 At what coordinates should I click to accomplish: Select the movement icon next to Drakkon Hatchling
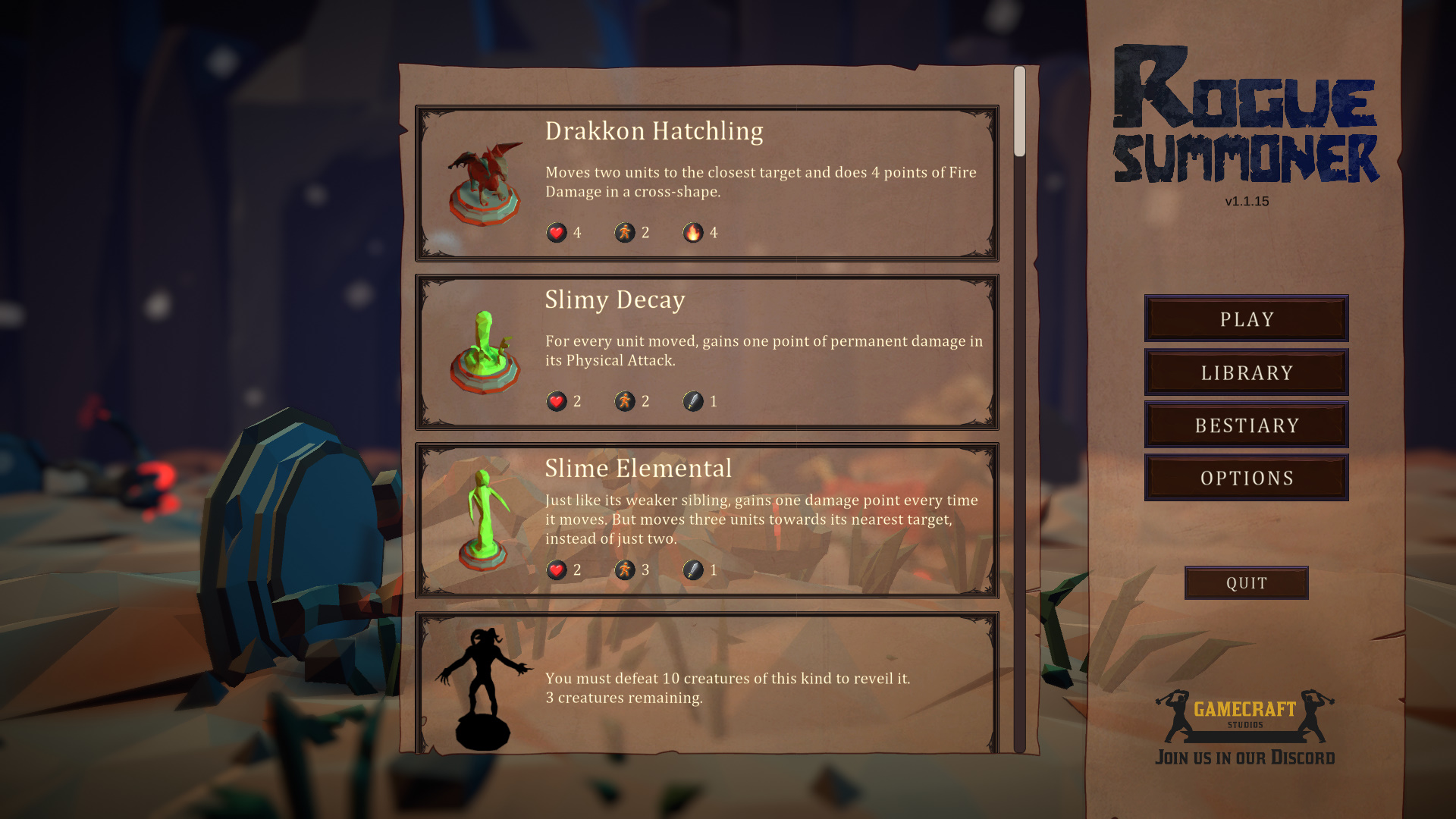[623, 233]
